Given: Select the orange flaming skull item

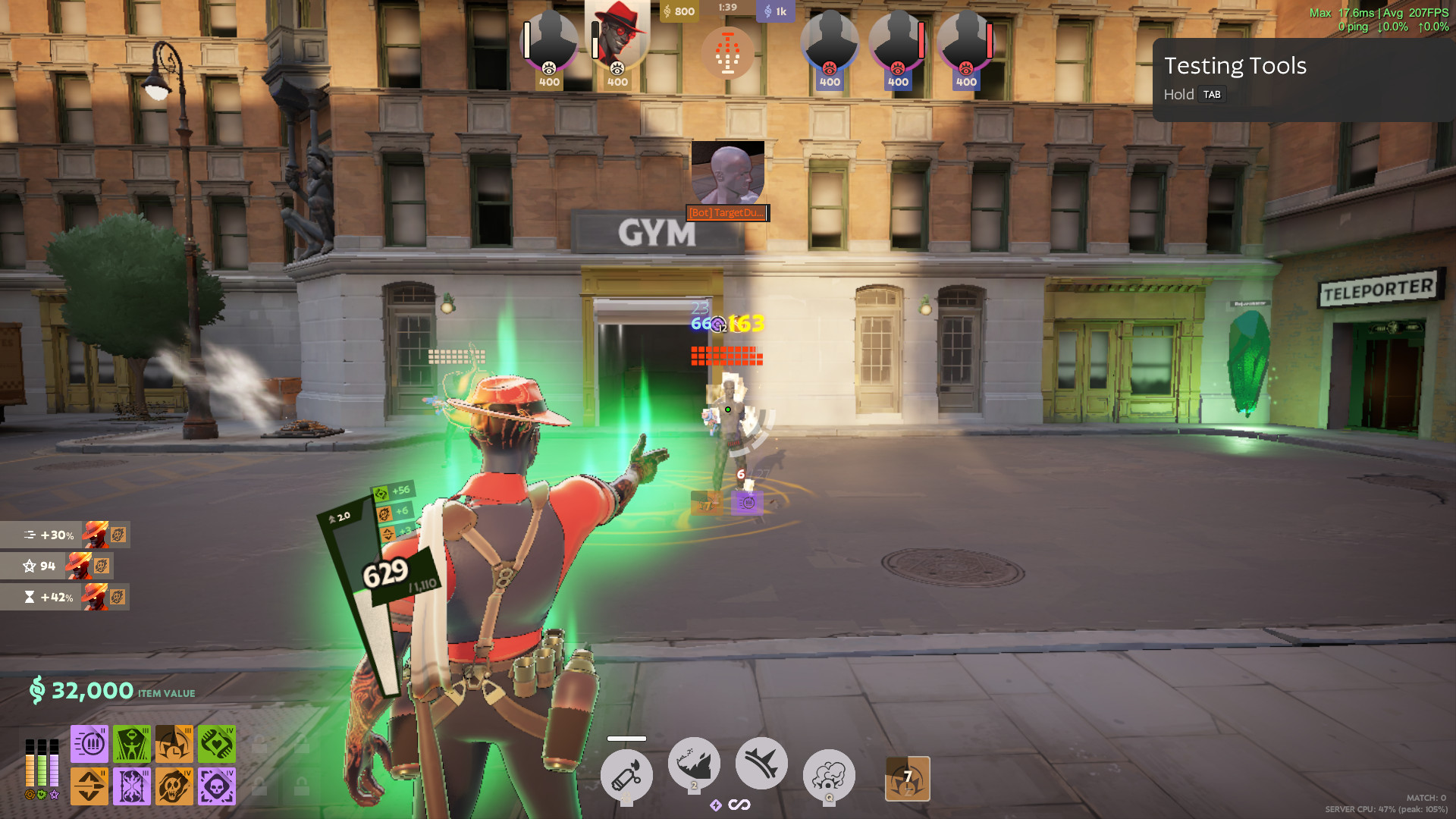Looking at the screenshot, I should pos(174,786).
